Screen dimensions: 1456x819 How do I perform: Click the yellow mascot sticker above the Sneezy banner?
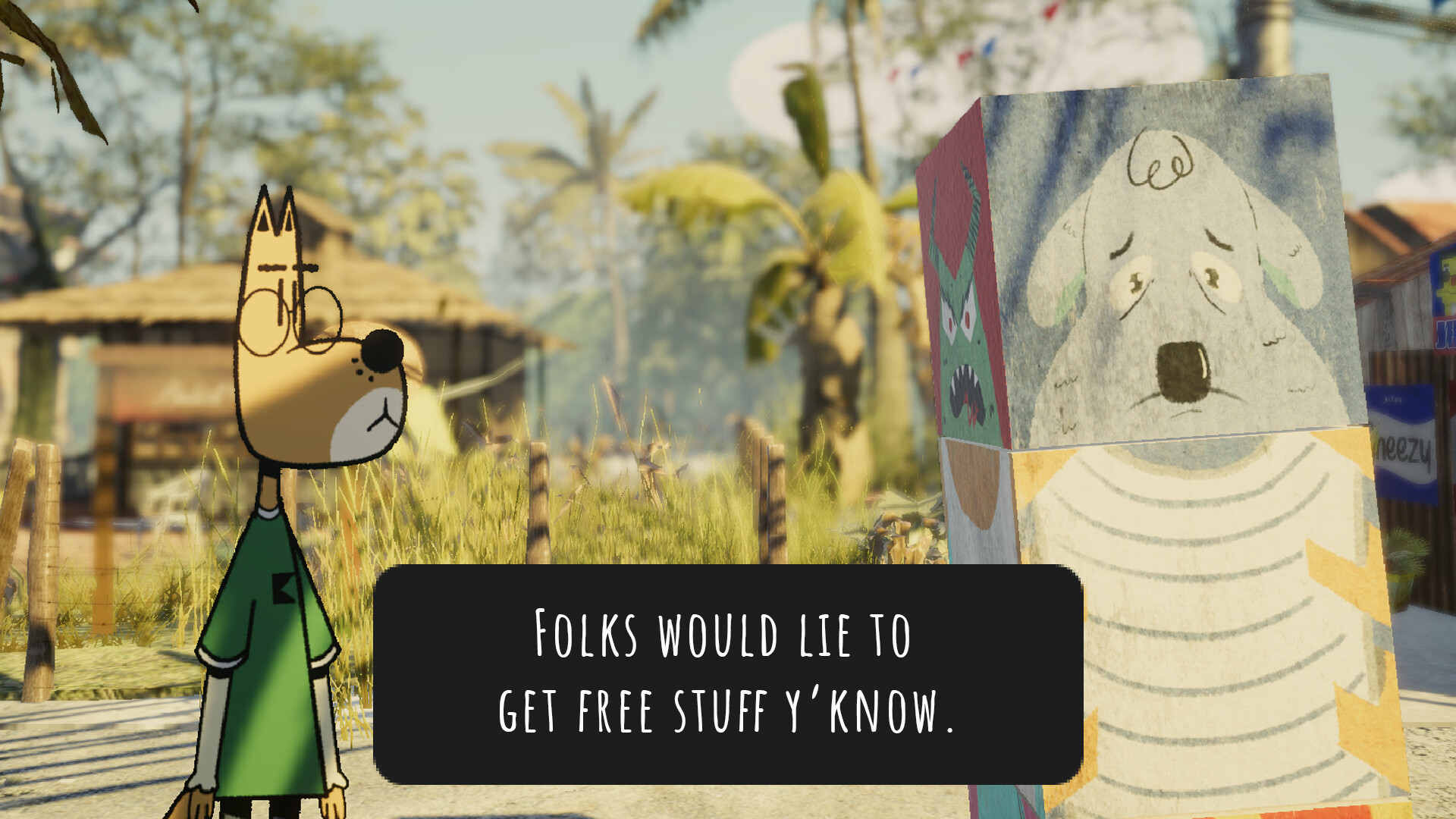coord(1447,282)
